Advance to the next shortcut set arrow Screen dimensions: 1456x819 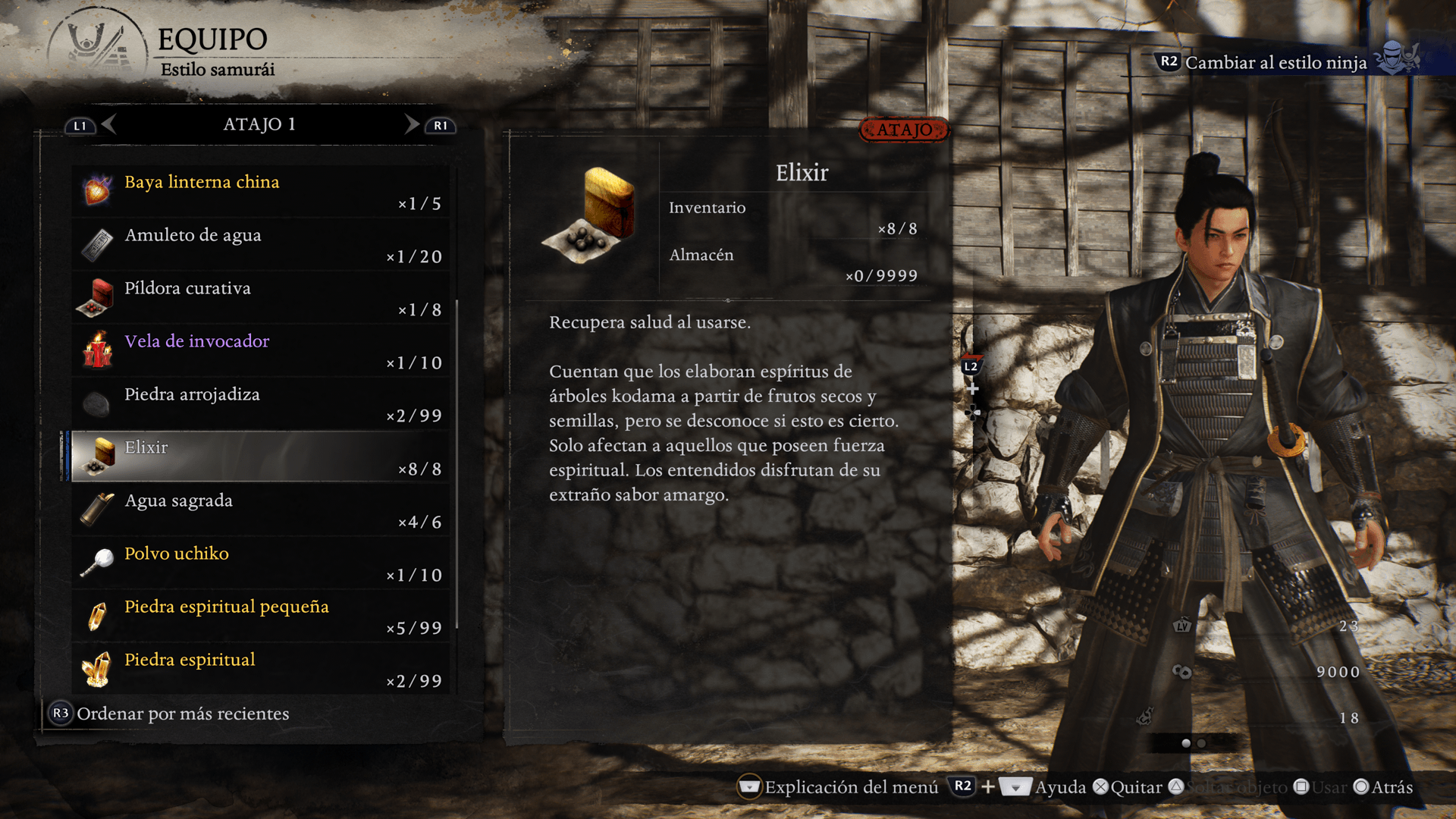(x=412, y=124)
